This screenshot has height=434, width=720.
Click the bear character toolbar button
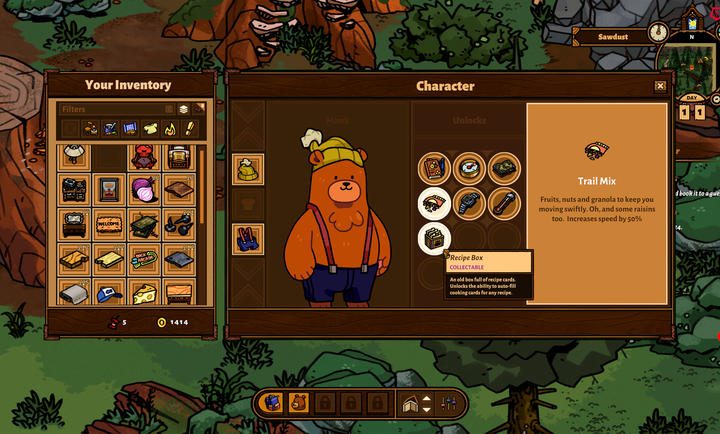298,403
